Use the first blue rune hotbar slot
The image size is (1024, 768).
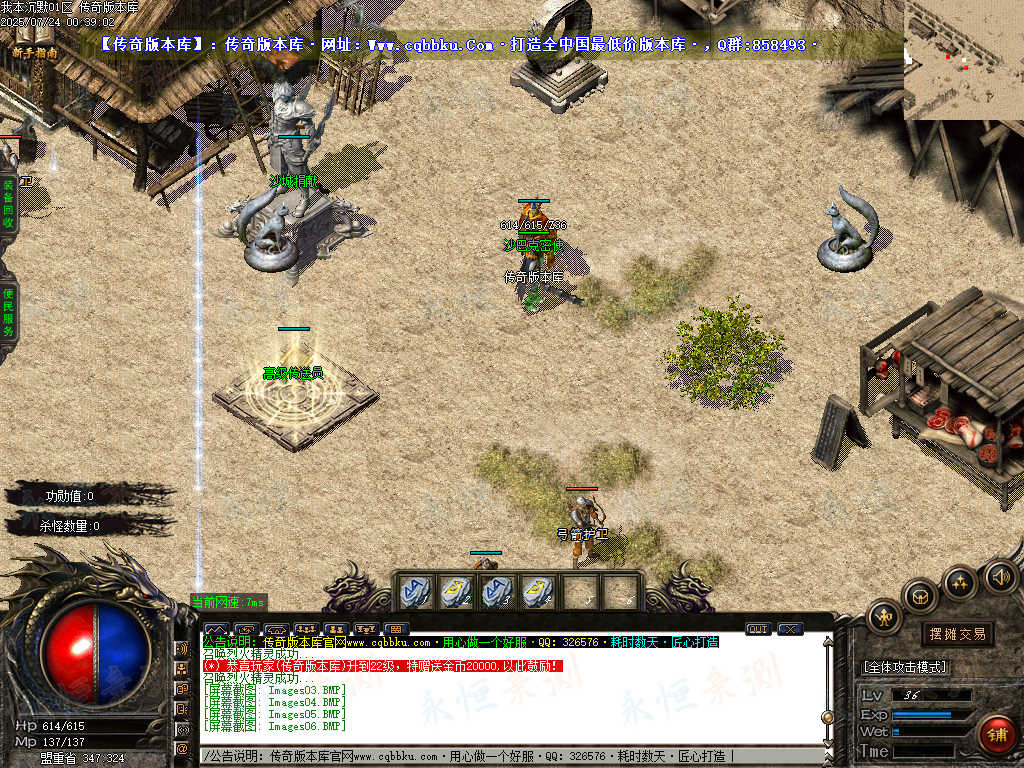pos(417,591)
